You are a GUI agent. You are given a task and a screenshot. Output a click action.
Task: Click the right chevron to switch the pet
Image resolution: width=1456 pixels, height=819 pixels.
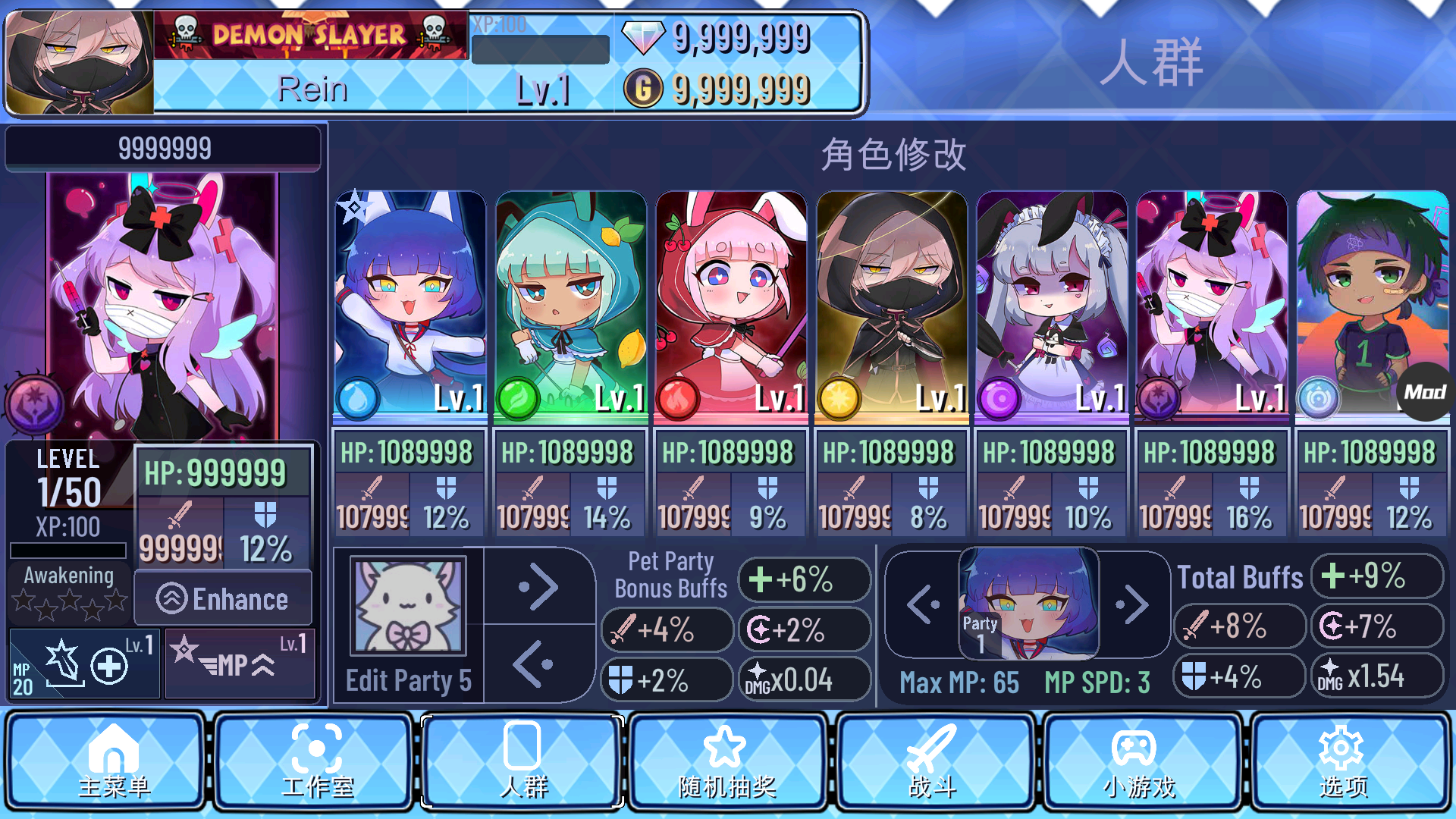pos(538,588)
